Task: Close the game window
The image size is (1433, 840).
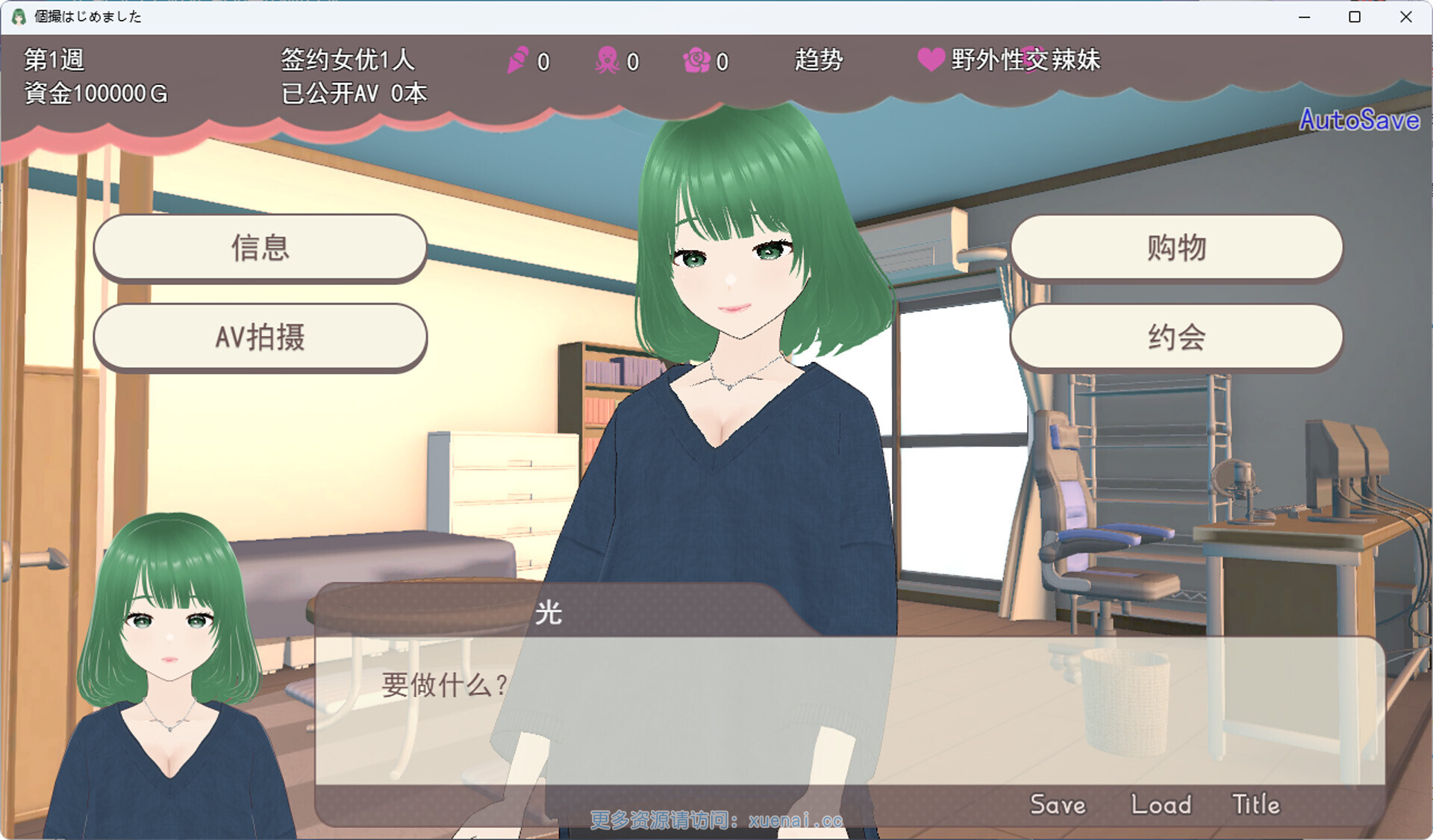Action: click(1406, 16)
